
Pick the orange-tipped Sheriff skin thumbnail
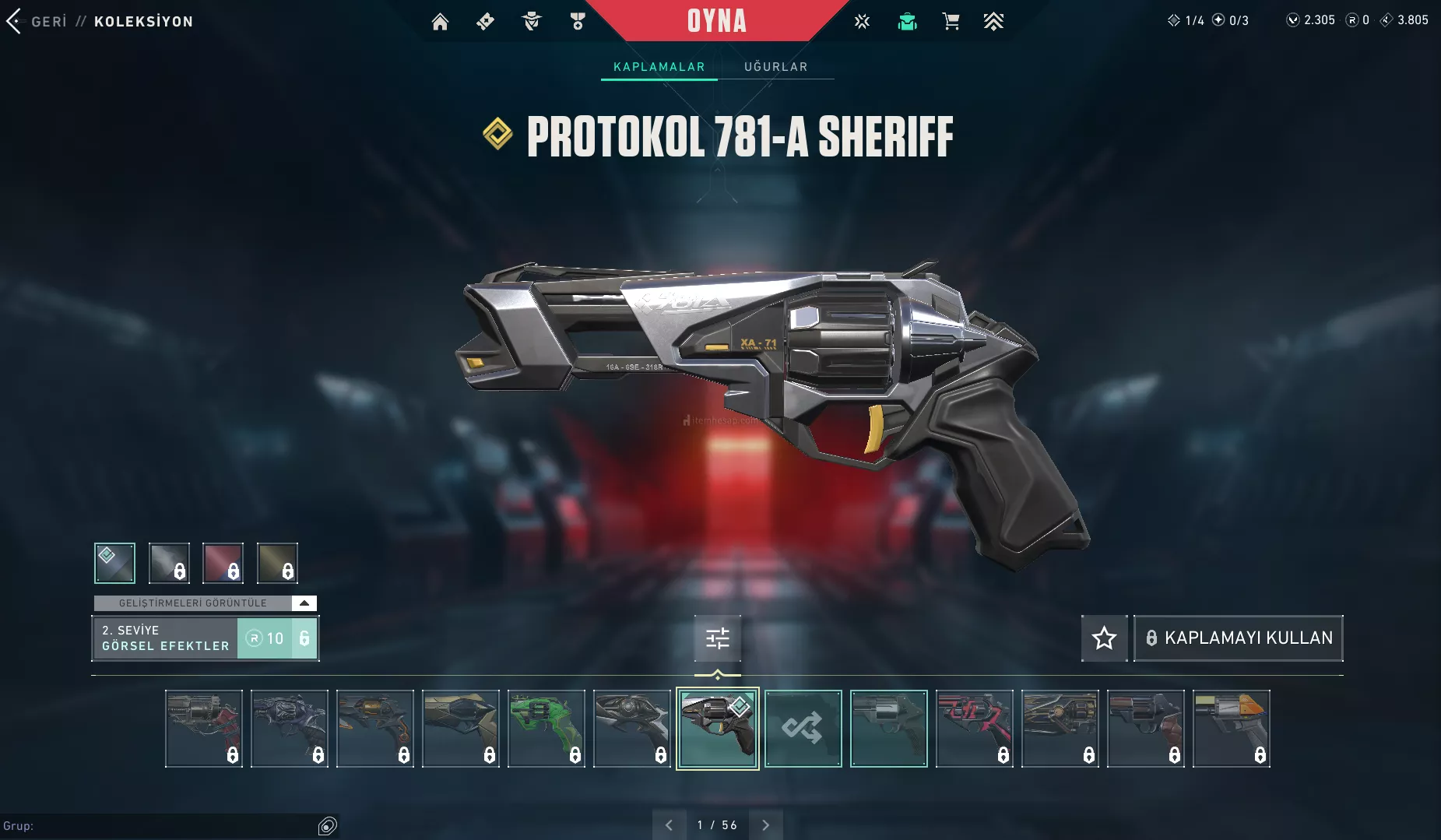click(x=1231, y=729)
